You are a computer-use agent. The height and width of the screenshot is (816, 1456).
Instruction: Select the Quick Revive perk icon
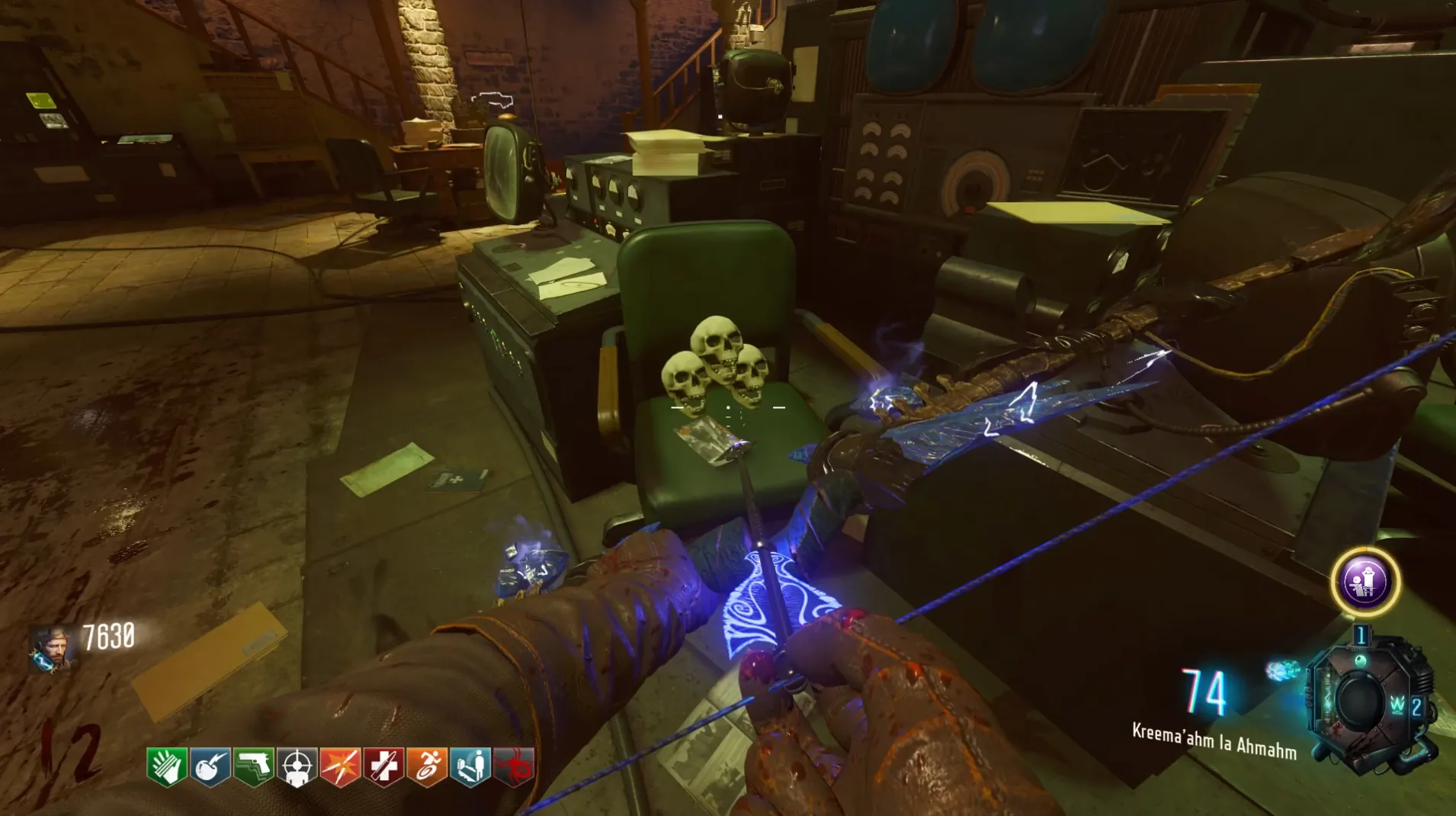click(470, 766)
